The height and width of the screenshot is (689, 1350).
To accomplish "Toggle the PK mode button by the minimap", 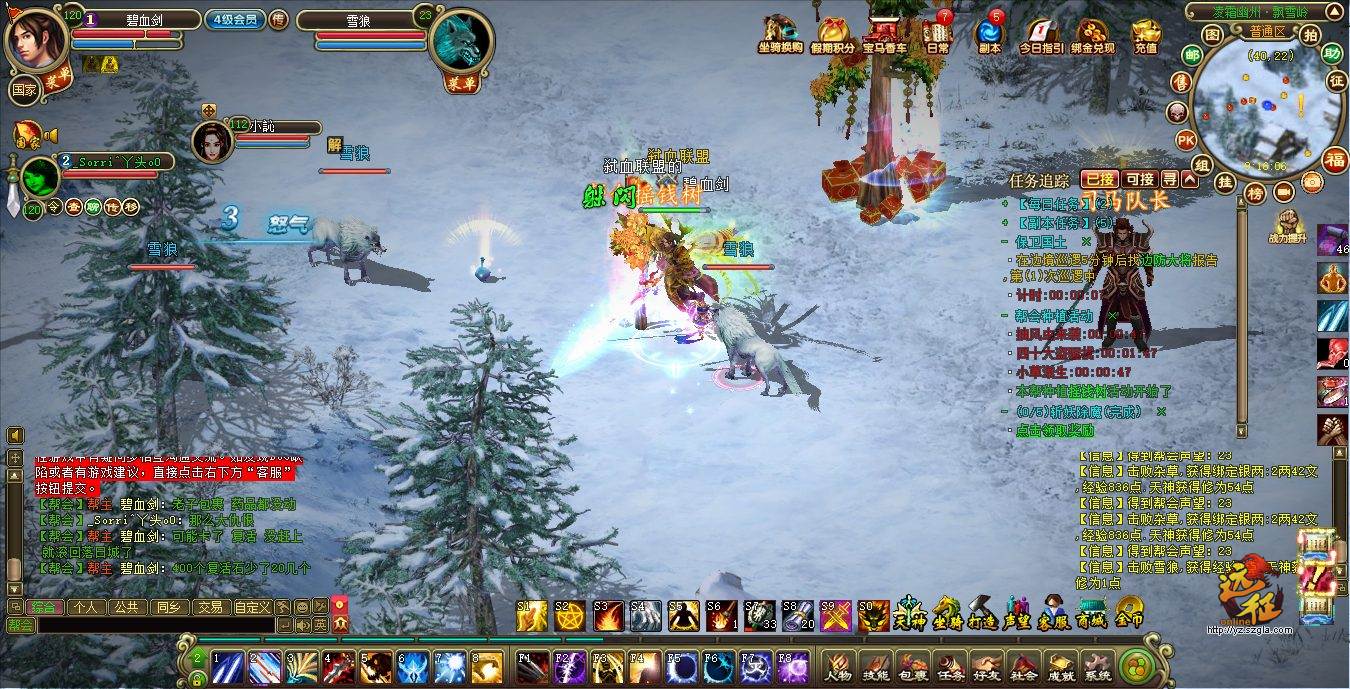I will point(1186,139).
